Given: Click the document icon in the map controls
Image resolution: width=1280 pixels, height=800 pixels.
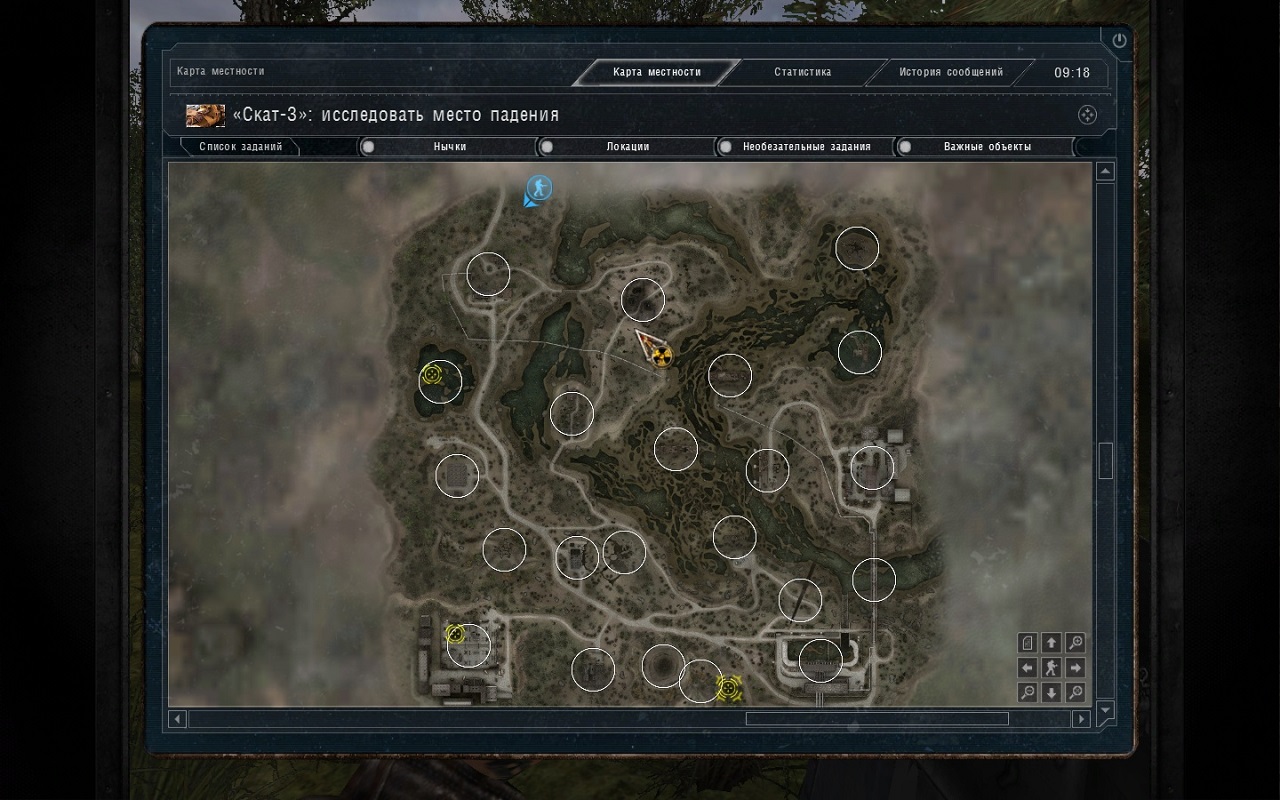Looking at the screenshot, I should click(x=1027, y=643).
